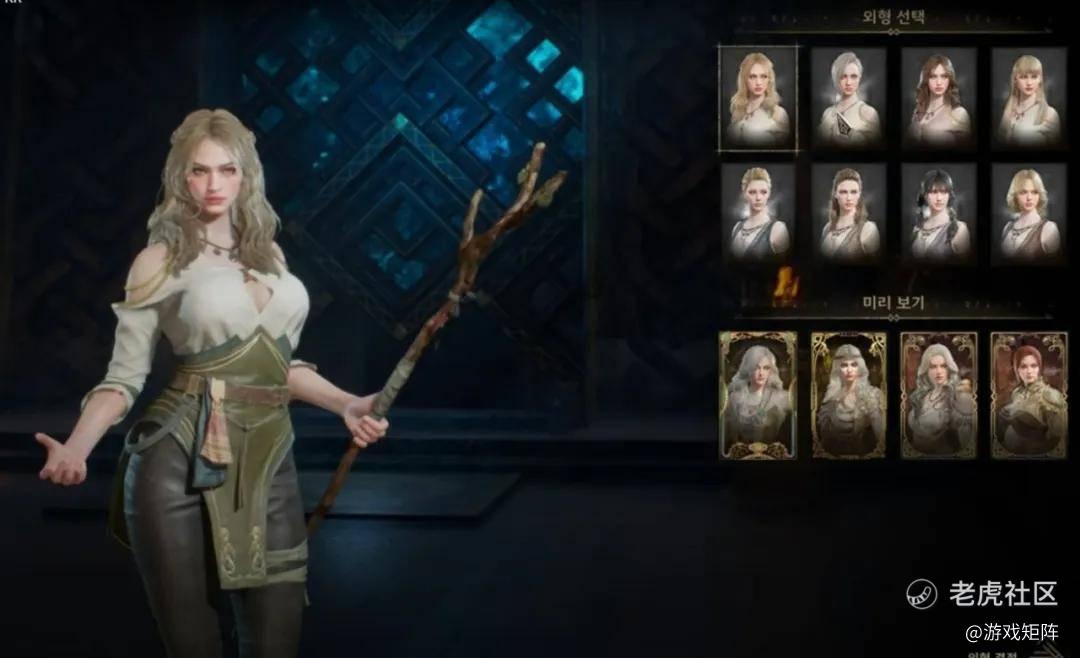
Task: Choose the red-haired armored preview card
Action: (x=1028, y=395)
